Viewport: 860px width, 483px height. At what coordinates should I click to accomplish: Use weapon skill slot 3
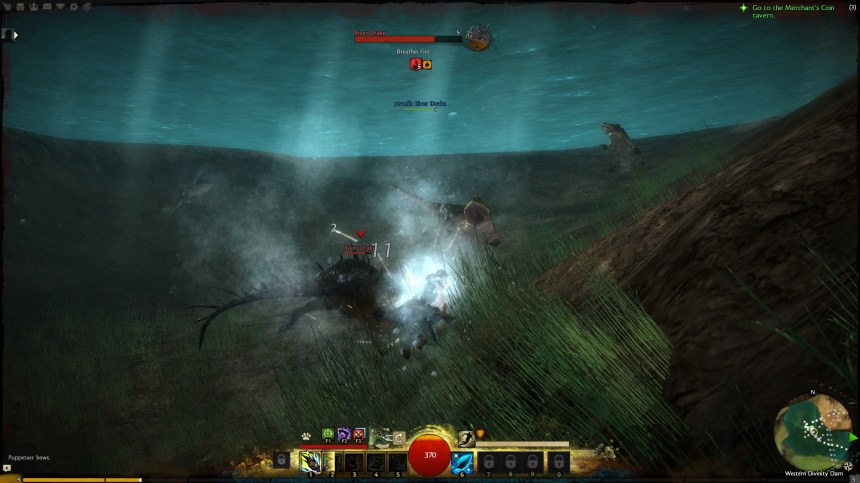354,462
